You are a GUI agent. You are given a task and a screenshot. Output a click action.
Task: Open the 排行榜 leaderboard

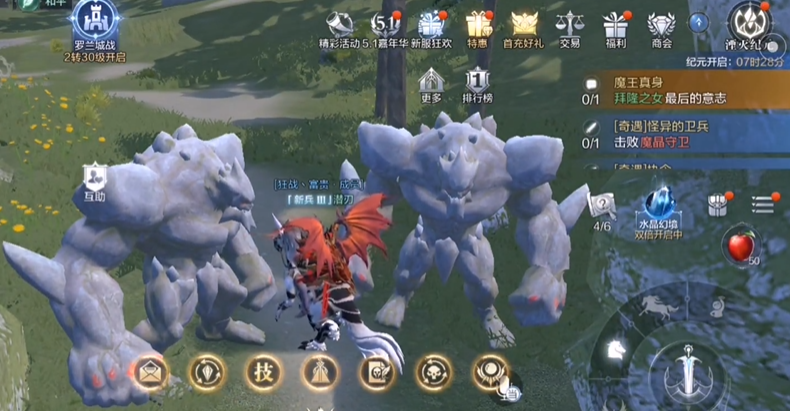(x=477, y=84)
